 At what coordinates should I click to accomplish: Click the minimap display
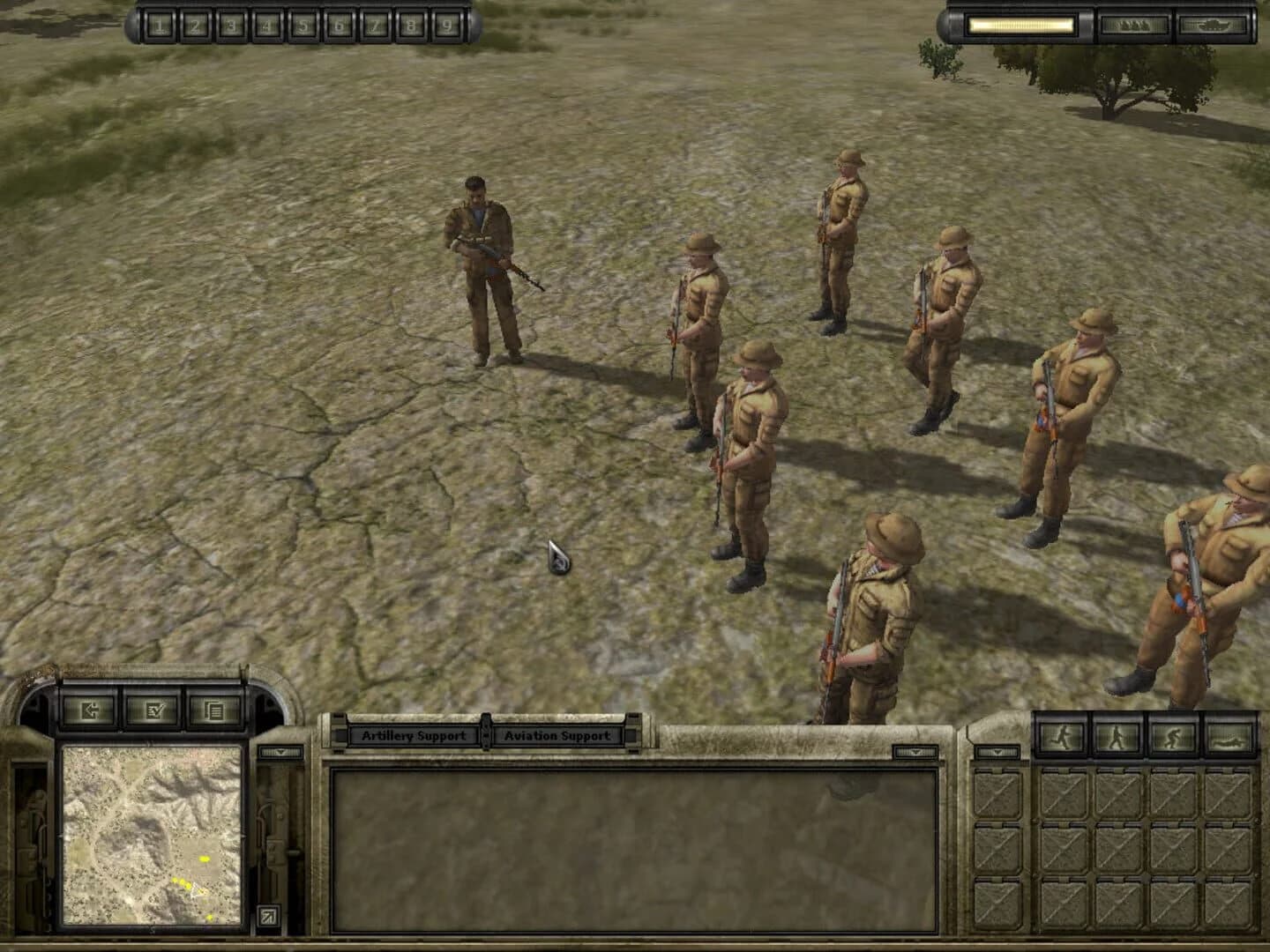152,837
